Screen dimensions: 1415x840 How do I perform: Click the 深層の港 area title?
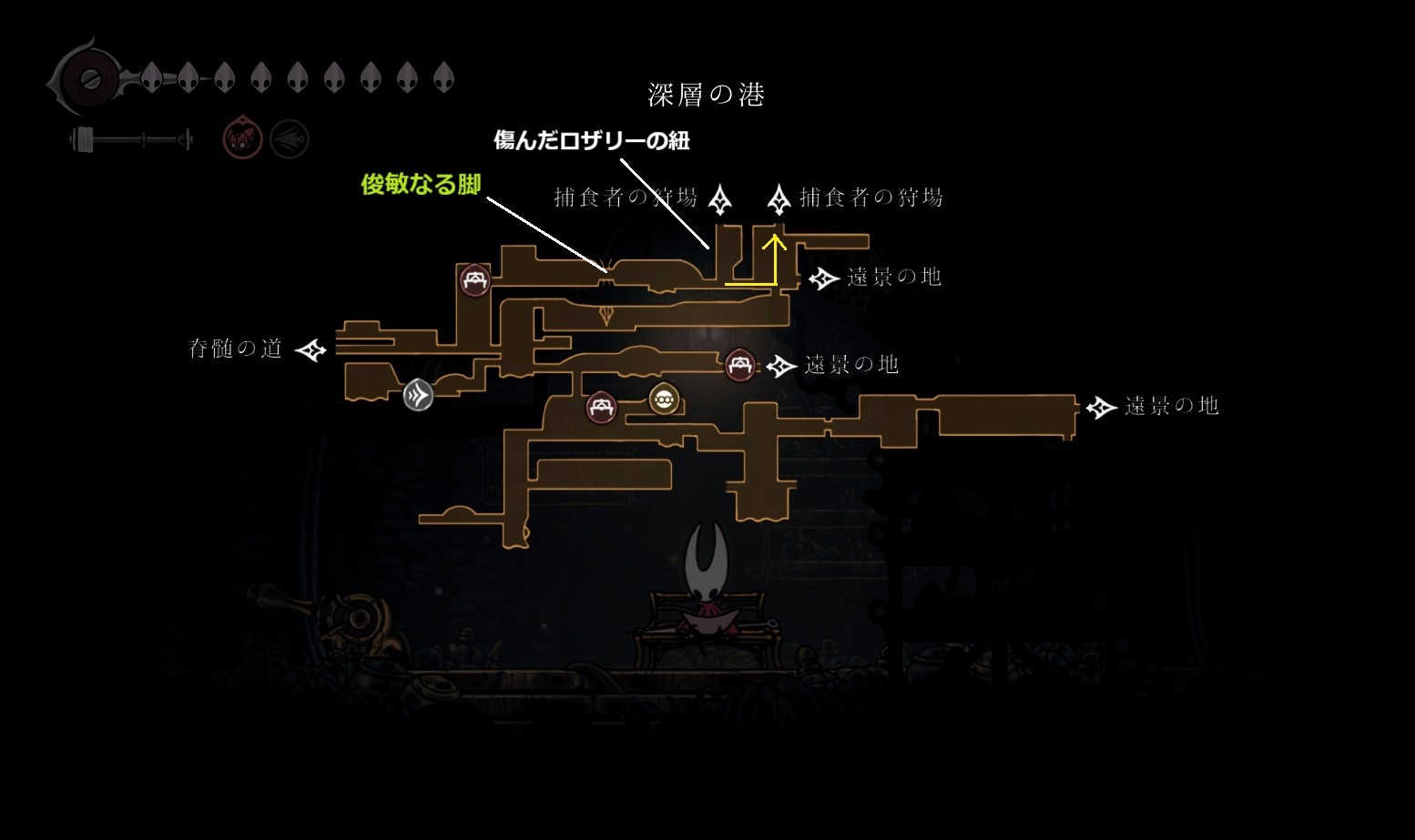[706, 95]
